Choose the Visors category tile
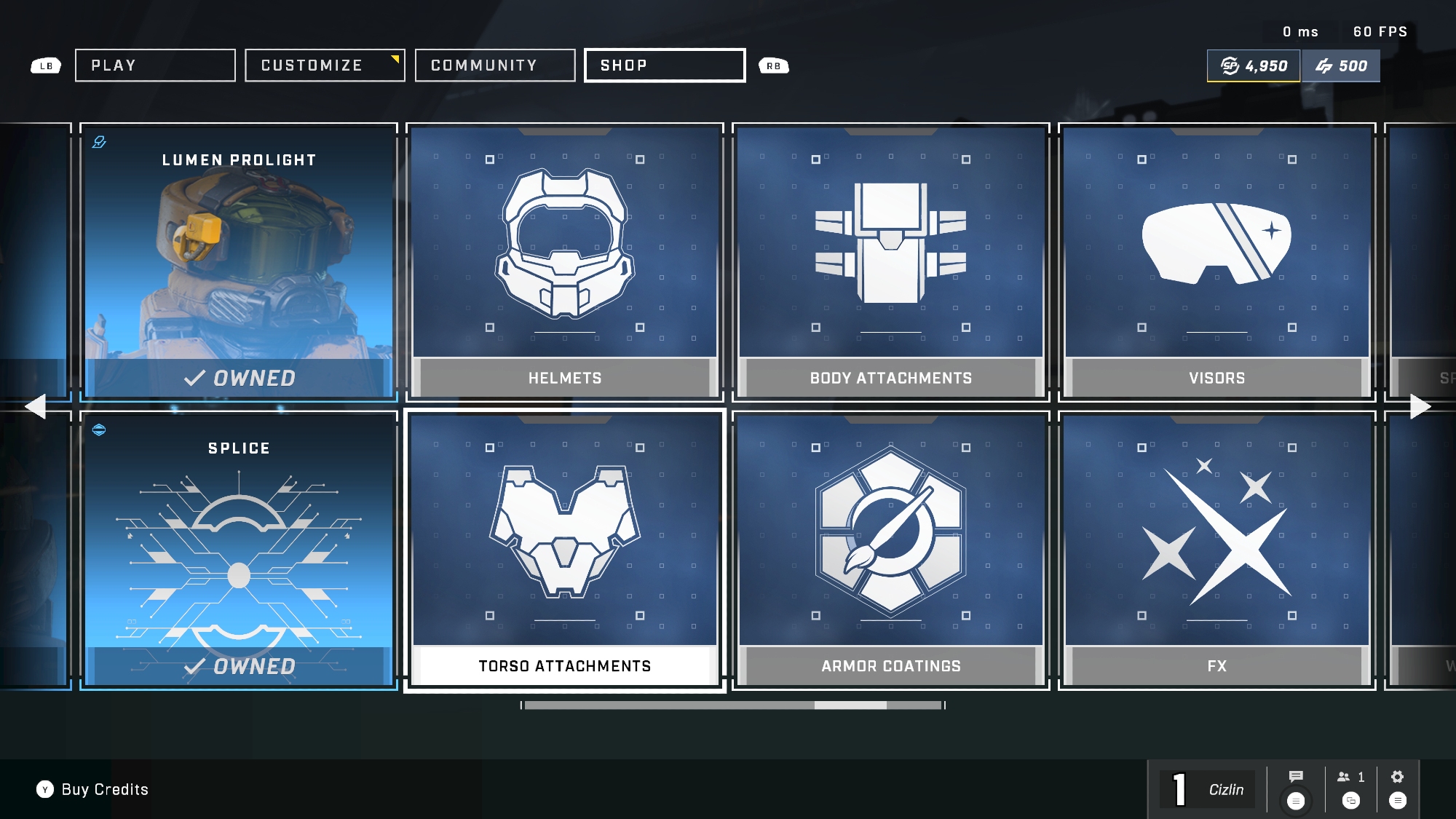The image size is (1456, 819). pyautogui.click(x=1217, y=261)
